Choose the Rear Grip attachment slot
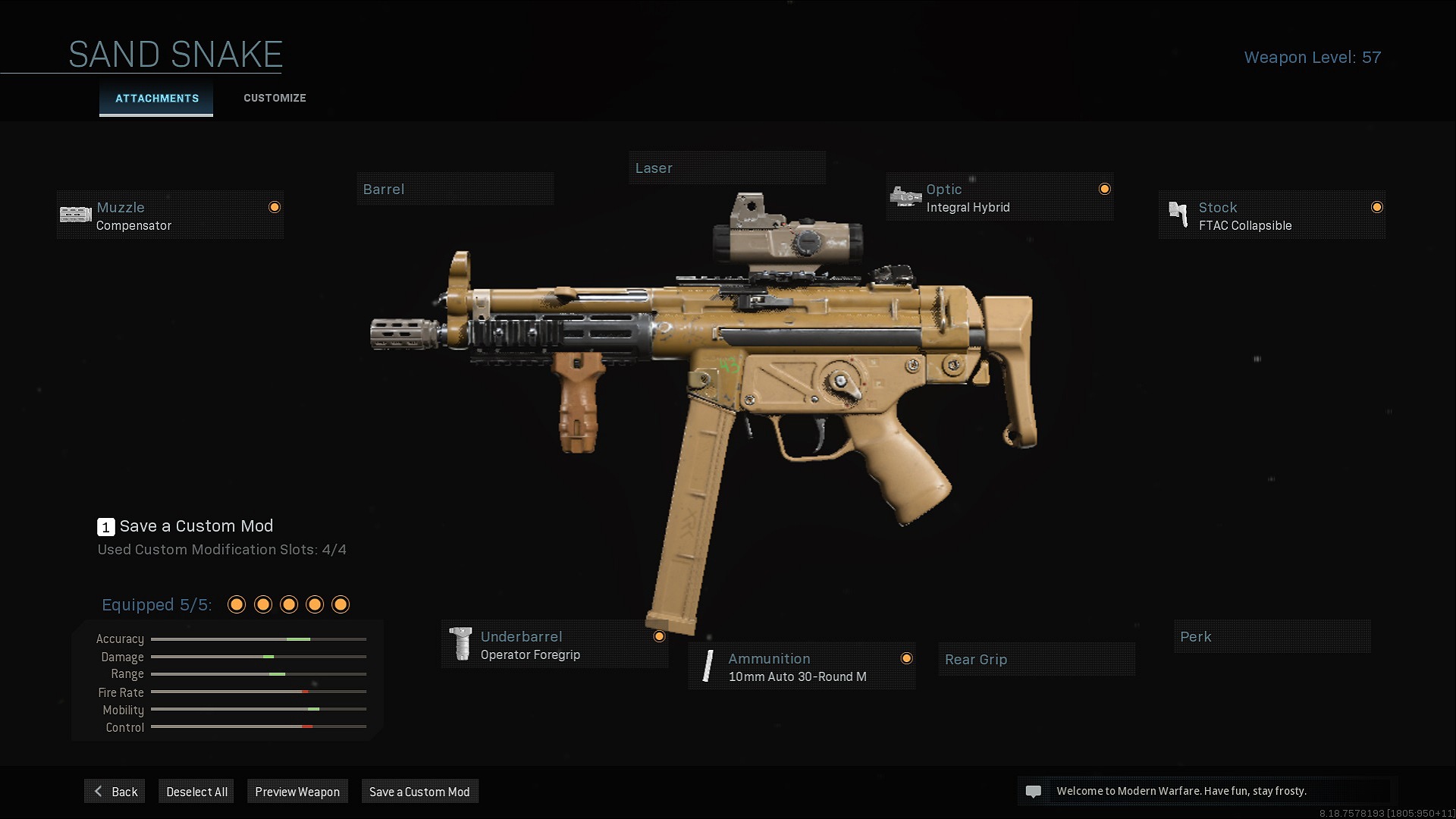Screen dimensions: 1456x819 (1036, 660)
